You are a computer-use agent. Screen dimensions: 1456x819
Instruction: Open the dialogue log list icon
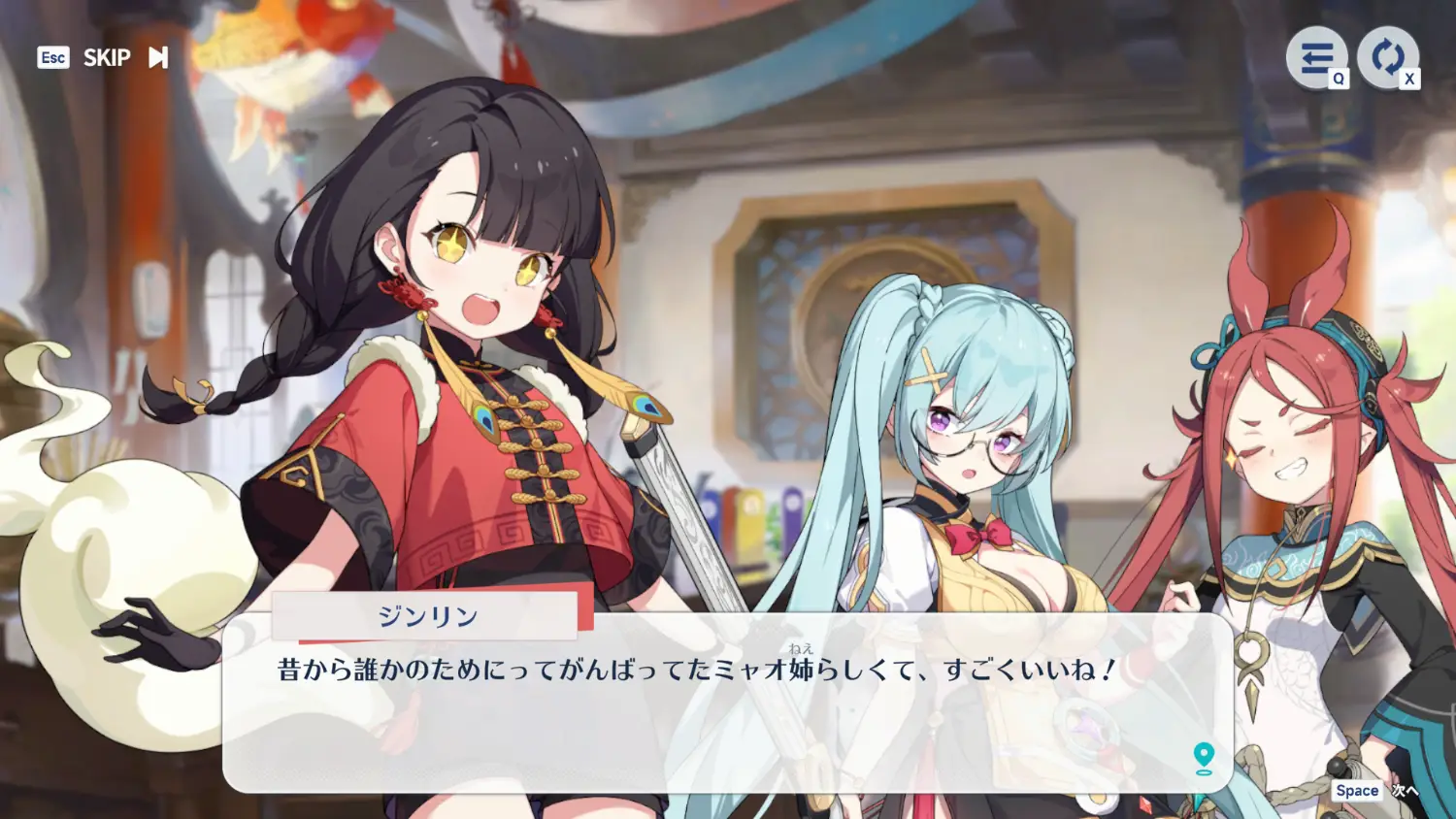(1316, 58)
